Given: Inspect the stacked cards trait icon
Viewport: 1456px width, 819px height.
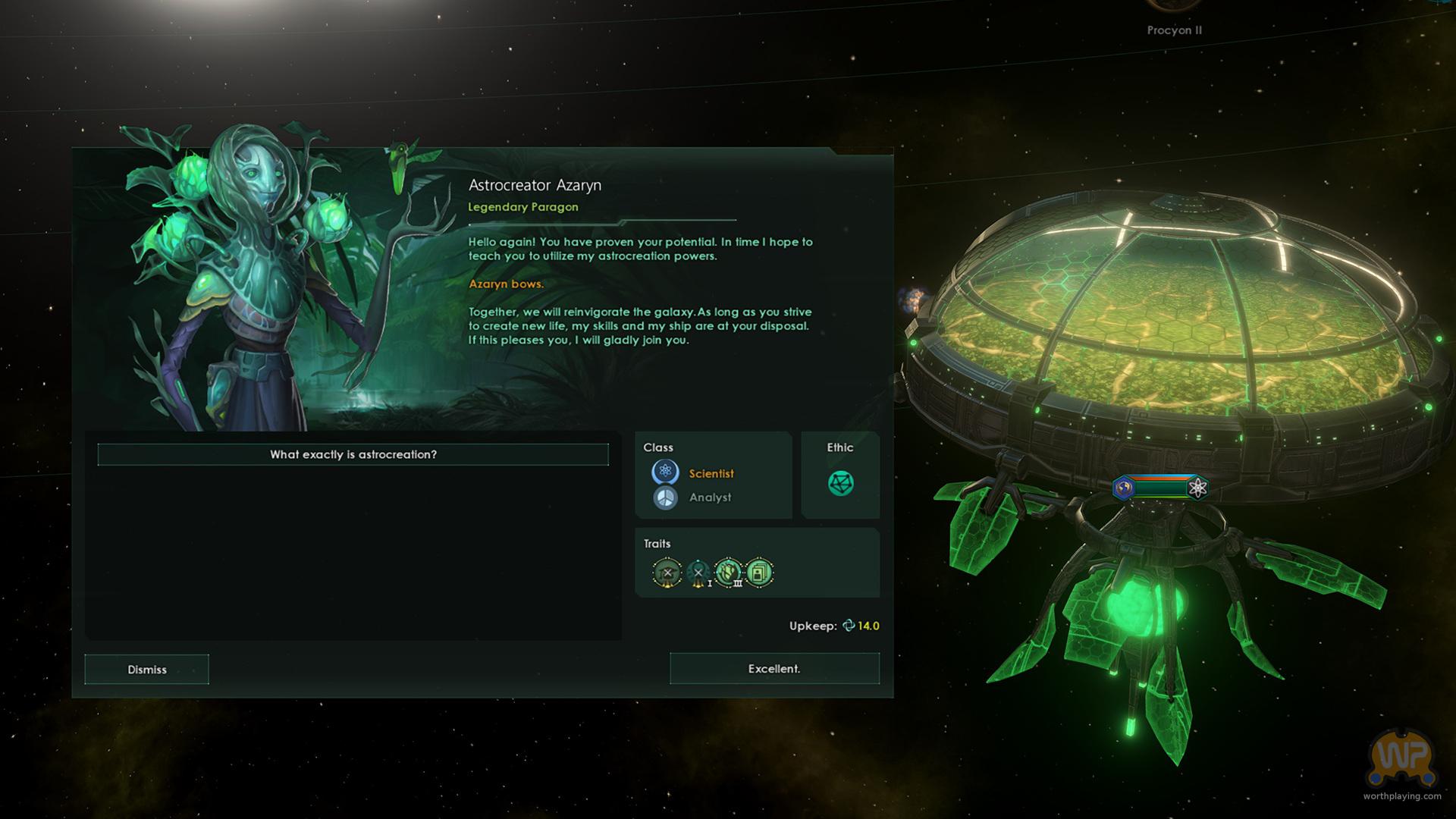Looking at the screenshot, I should tap(759, 573).
